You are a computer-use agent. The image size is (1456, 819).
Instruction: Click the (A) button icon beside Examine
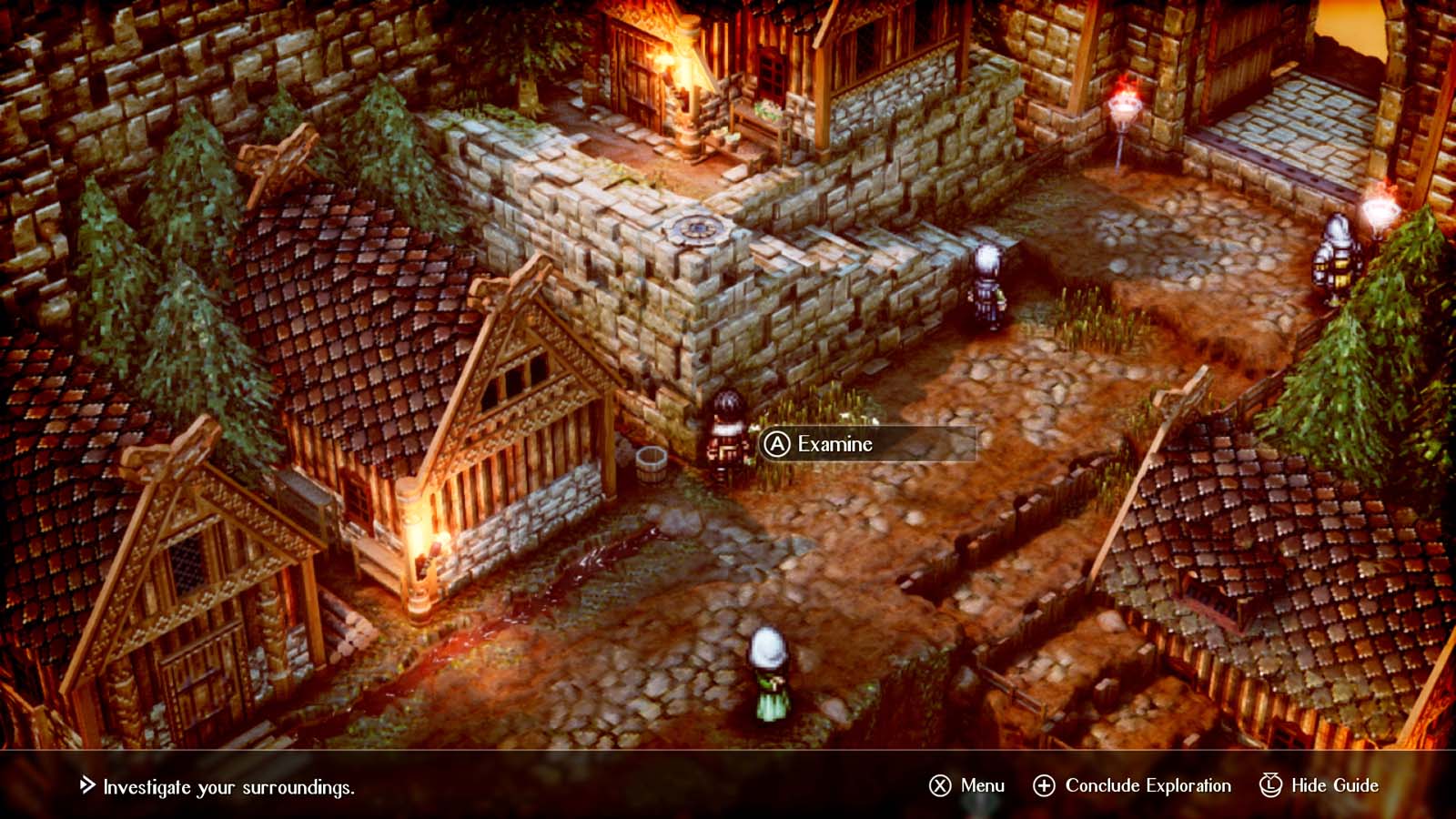pyautogui.click(x=778, y=446)
